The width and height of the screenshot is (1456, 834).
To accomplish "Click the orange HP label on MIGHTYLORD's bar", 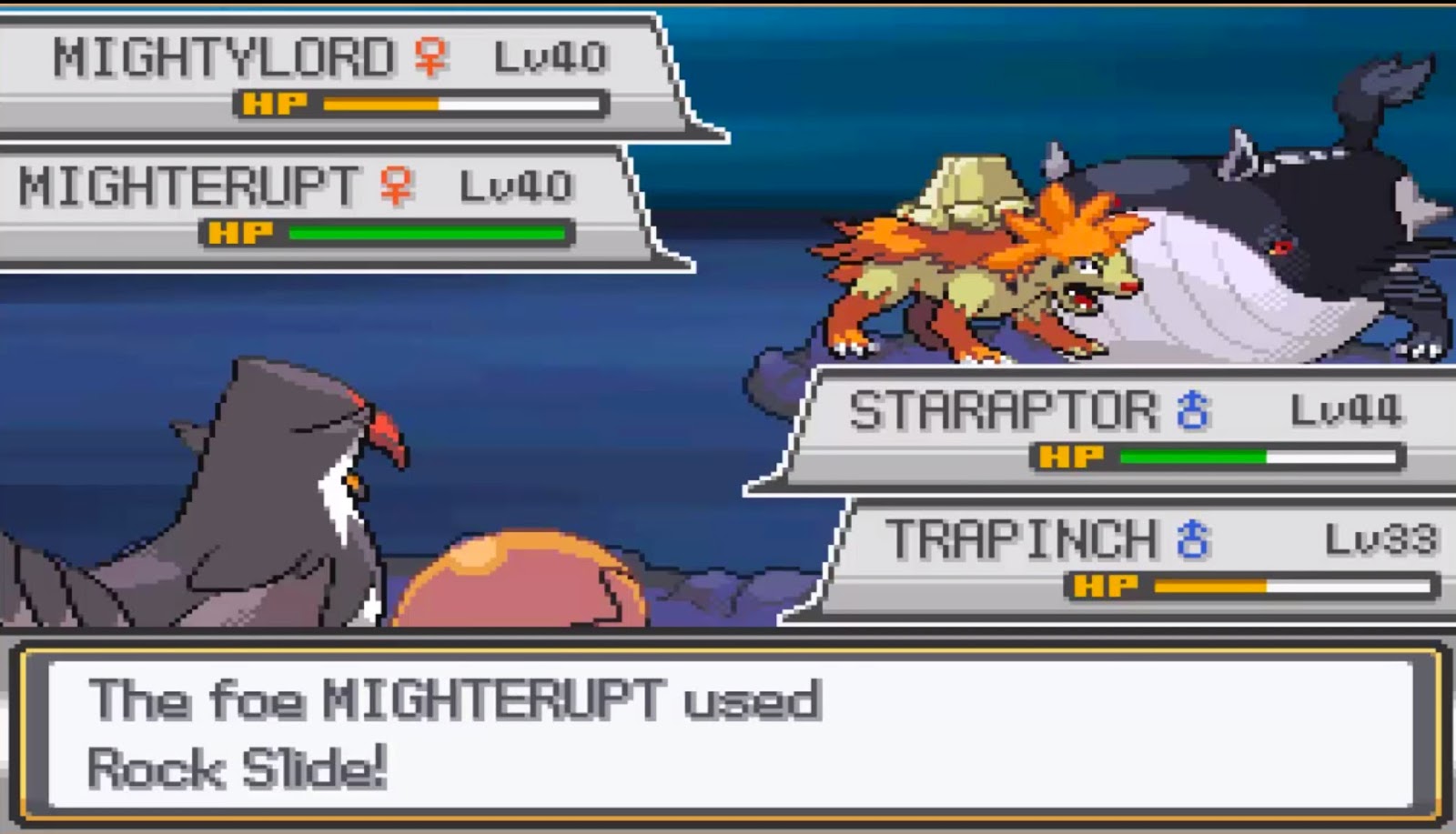I will [x=273, y=104].
